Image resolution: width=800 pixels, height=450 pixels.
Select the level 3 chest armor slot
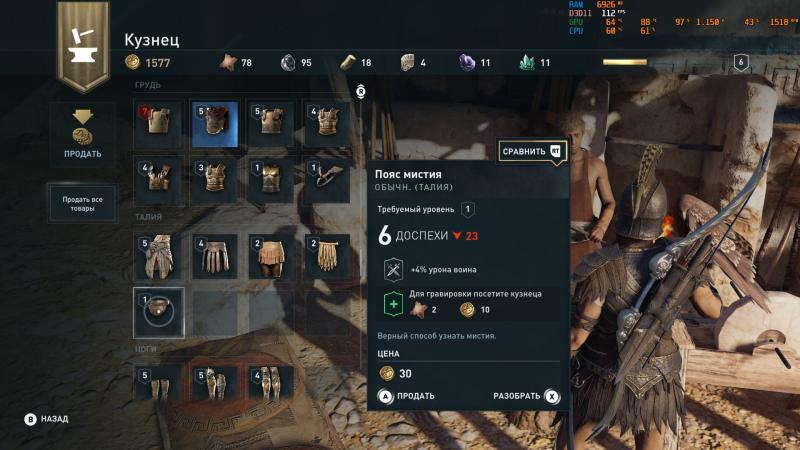pos(214,179)
